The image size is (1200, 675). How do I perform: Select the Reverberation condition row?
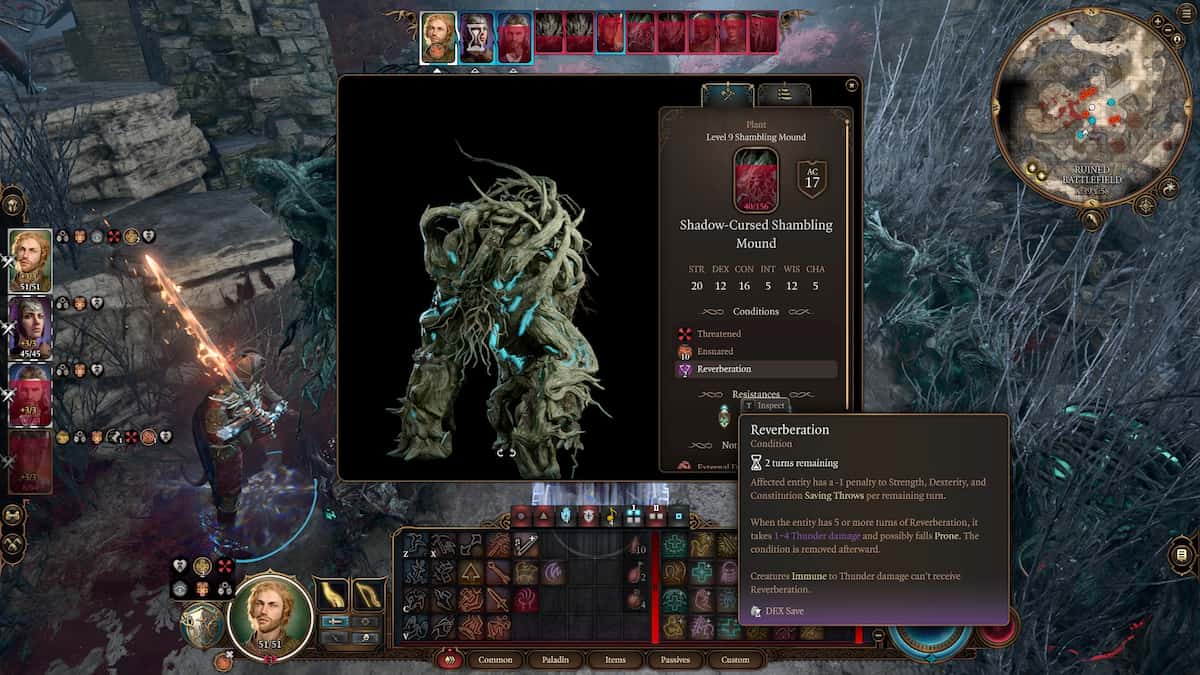coord(756,369)
